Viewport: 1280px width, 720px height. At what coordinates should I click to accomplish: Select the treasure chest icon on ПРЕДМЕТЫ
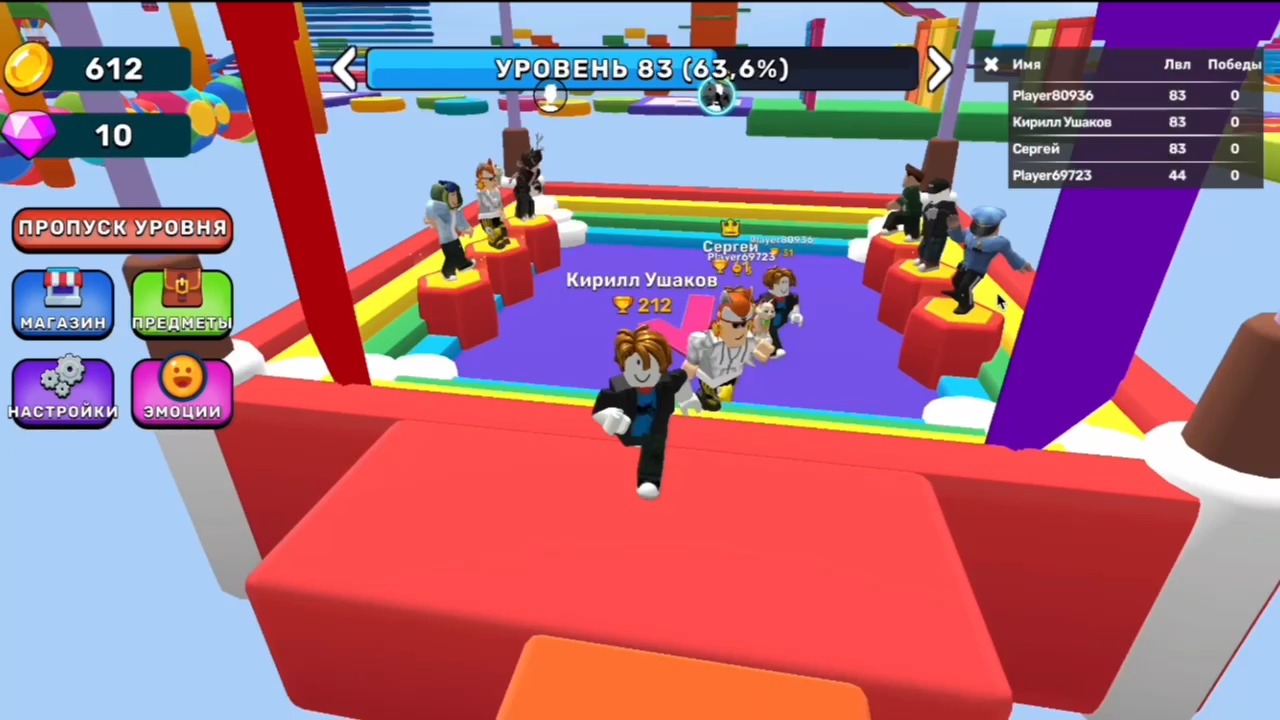[x=181, y=290]
